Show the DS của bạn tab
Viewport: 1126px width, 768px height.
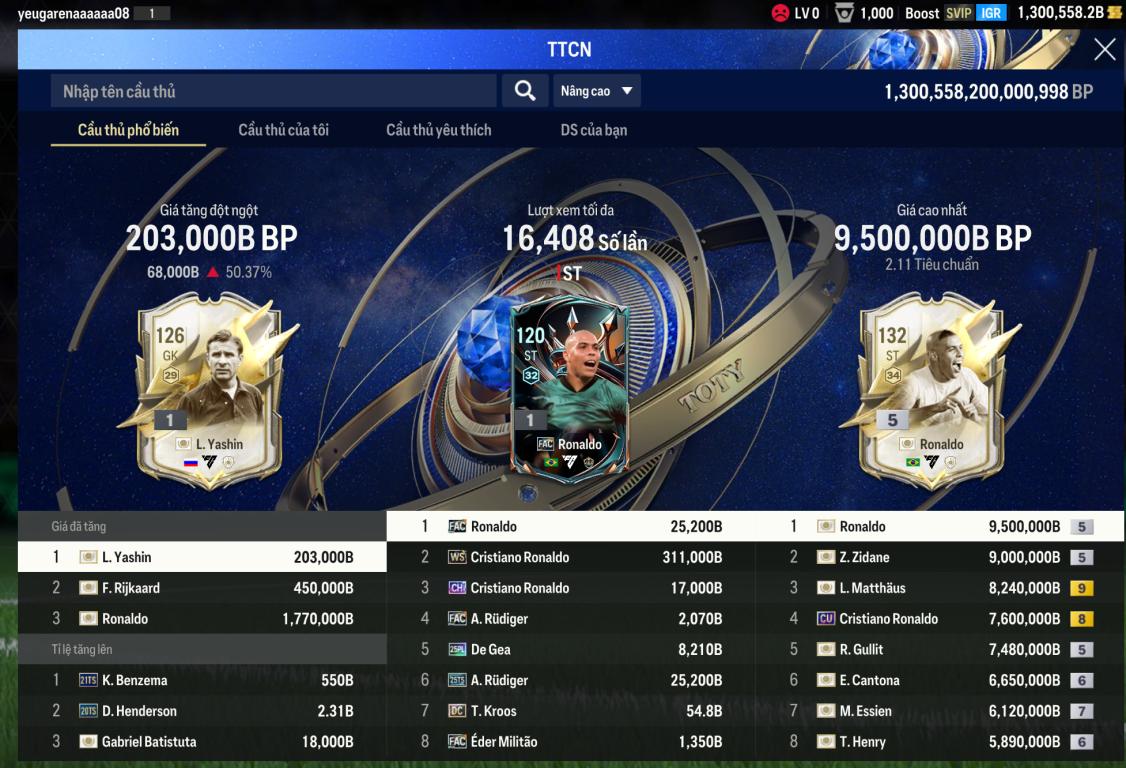(x=594, y=130)
